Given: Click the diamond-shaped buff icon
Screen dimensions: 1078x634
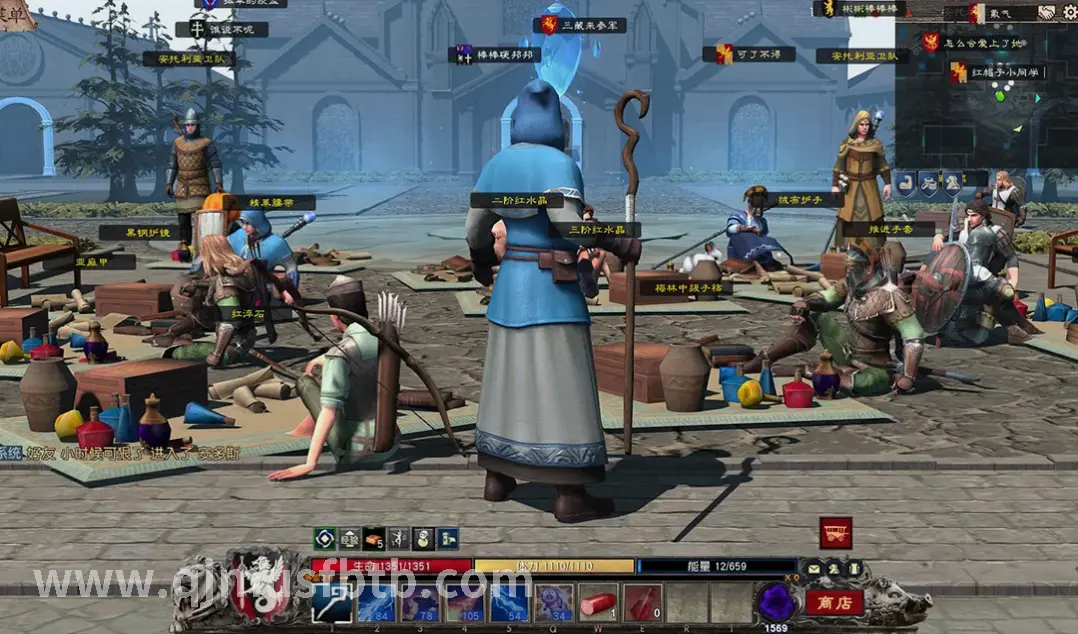Looking at the screenshot, I should pyautogui.click(x=324, y=539).
